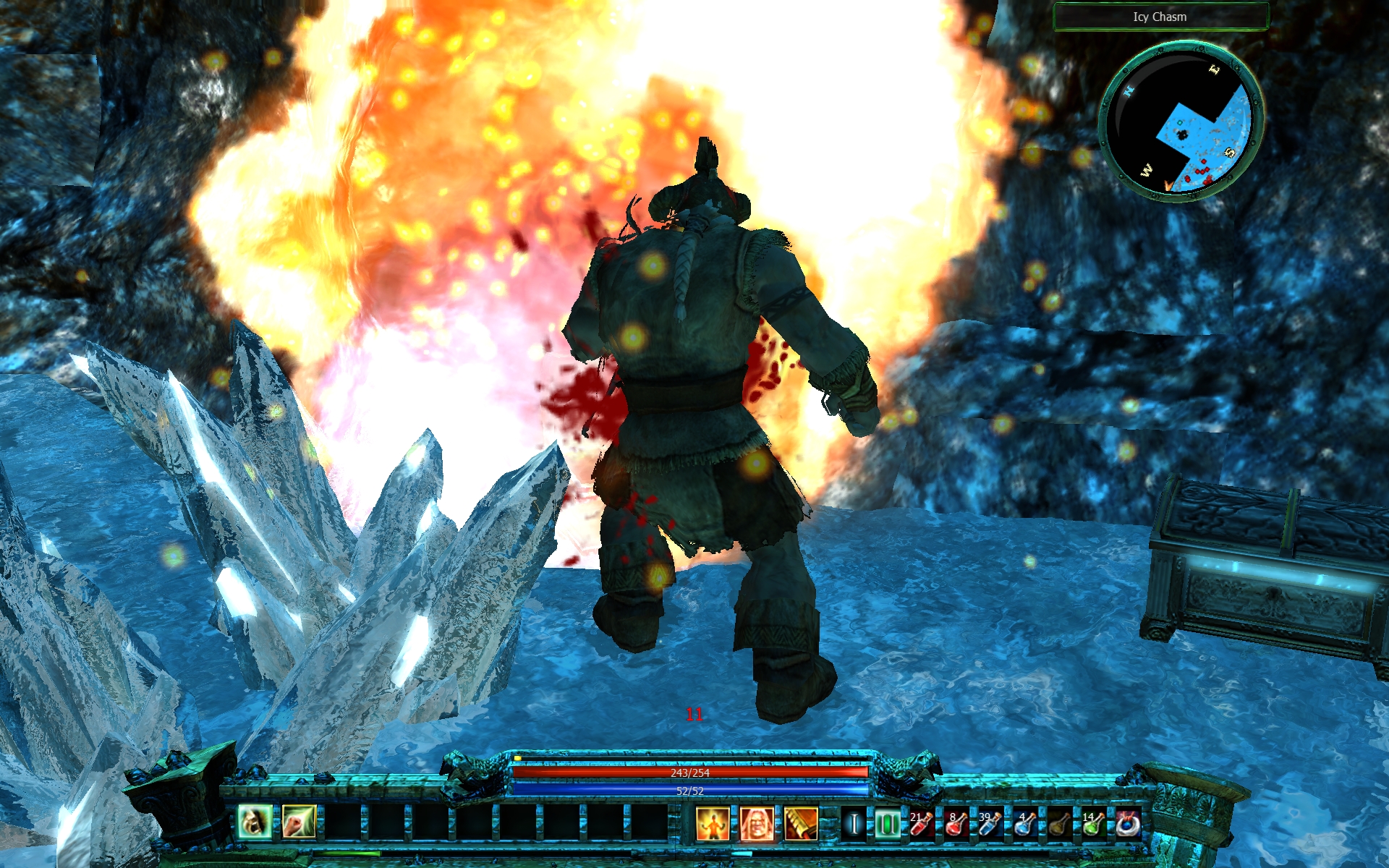
Task: Use the round red flask with 8 count
Action: [956, 824]
